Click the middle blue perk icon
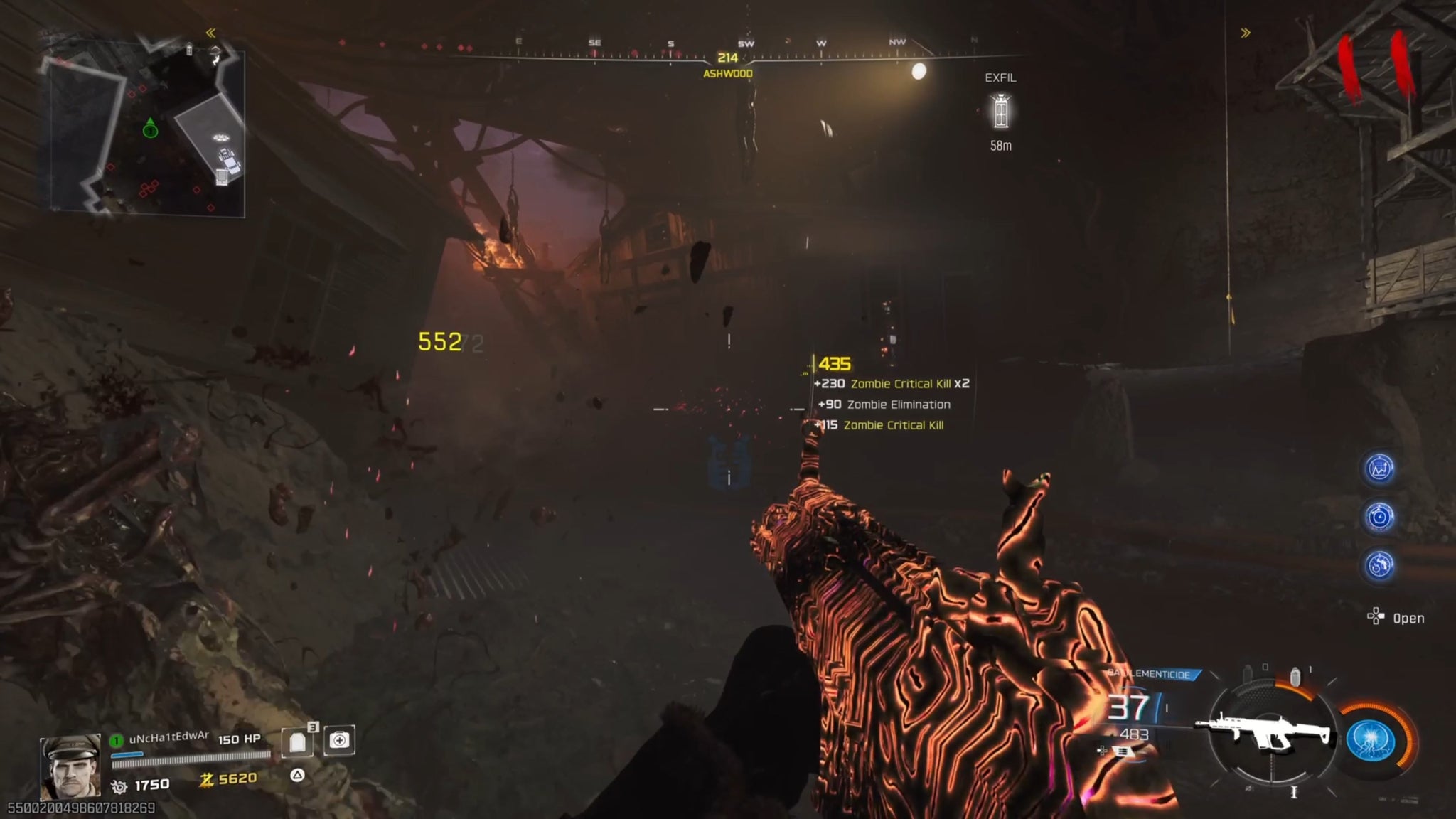Image resolution: width=1456 pixels, height=819 pixels. point(1379,517)
